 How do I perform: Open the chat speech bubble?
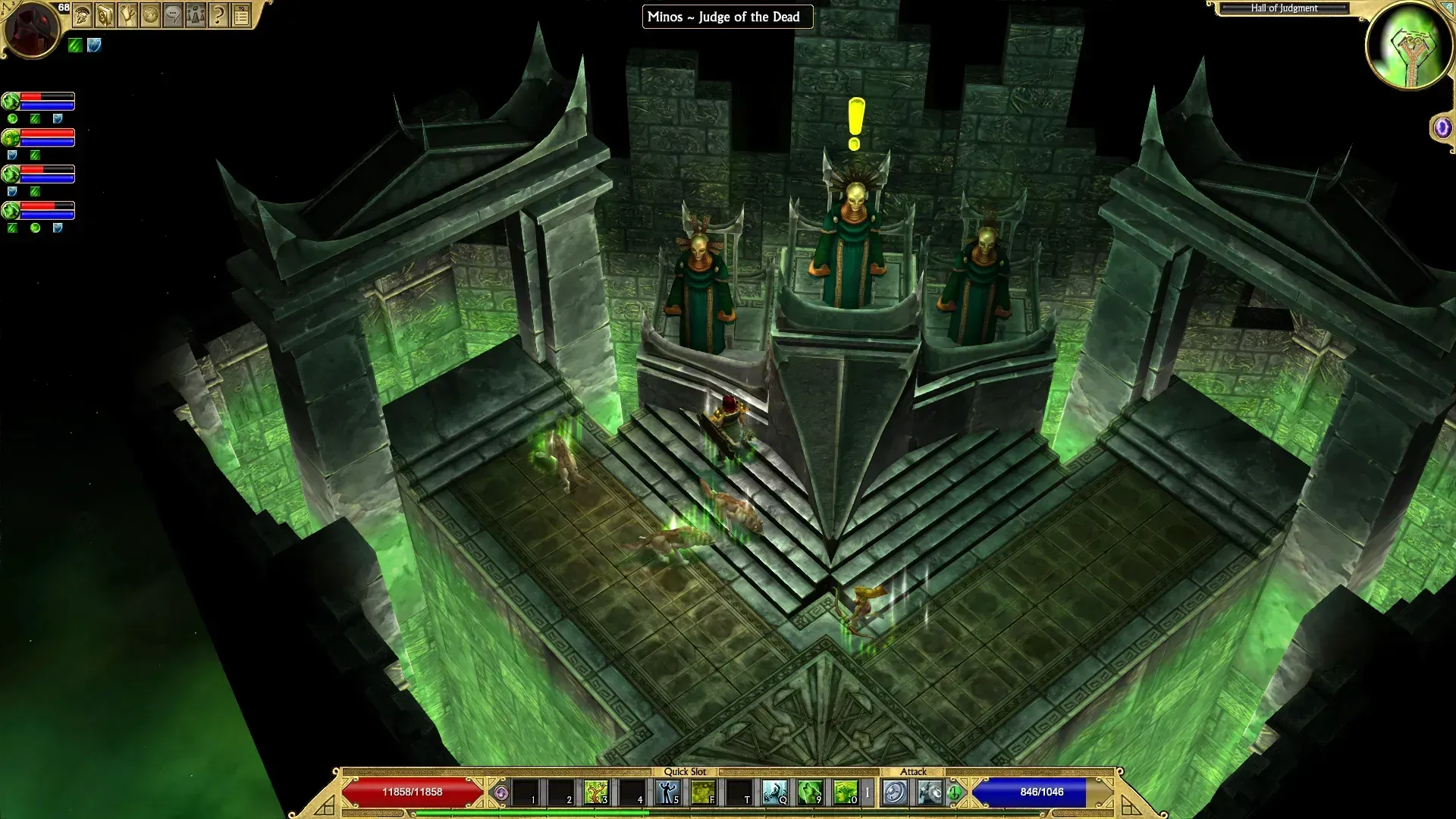click(x=173, y=15)
